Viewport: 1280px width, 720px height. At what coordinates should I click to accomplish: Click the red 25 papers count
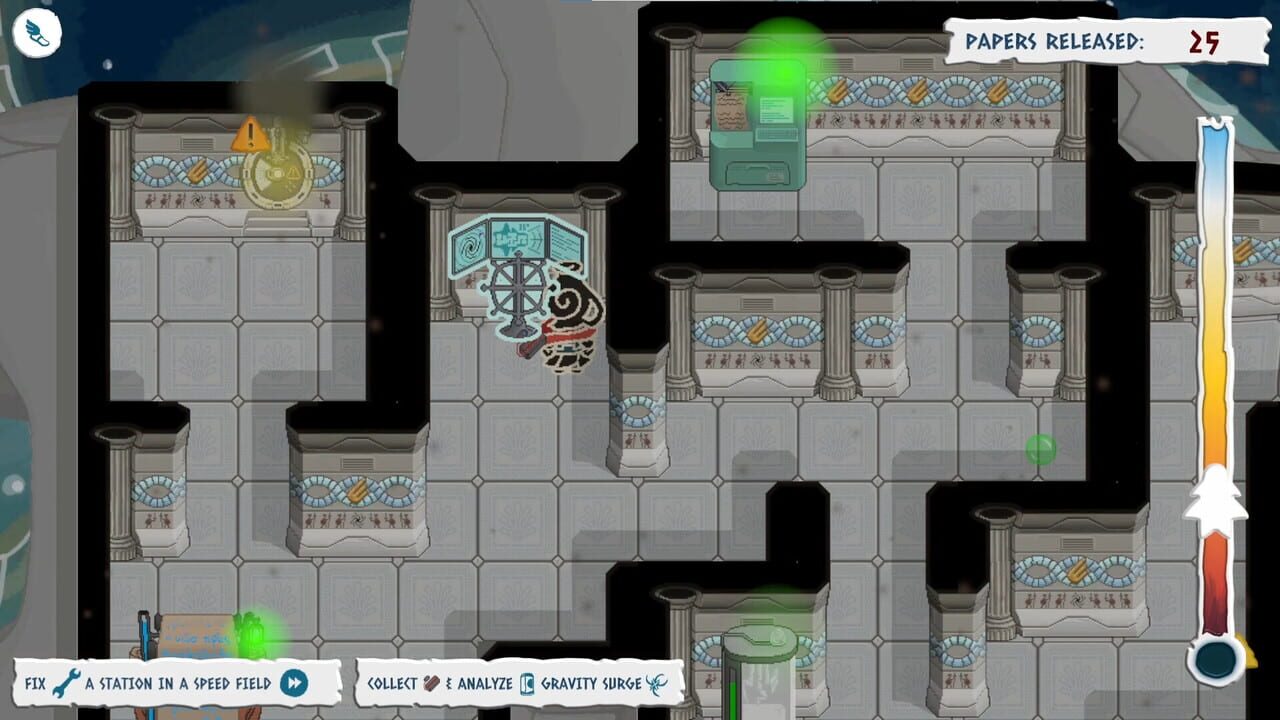click(x=1205, y=43)
